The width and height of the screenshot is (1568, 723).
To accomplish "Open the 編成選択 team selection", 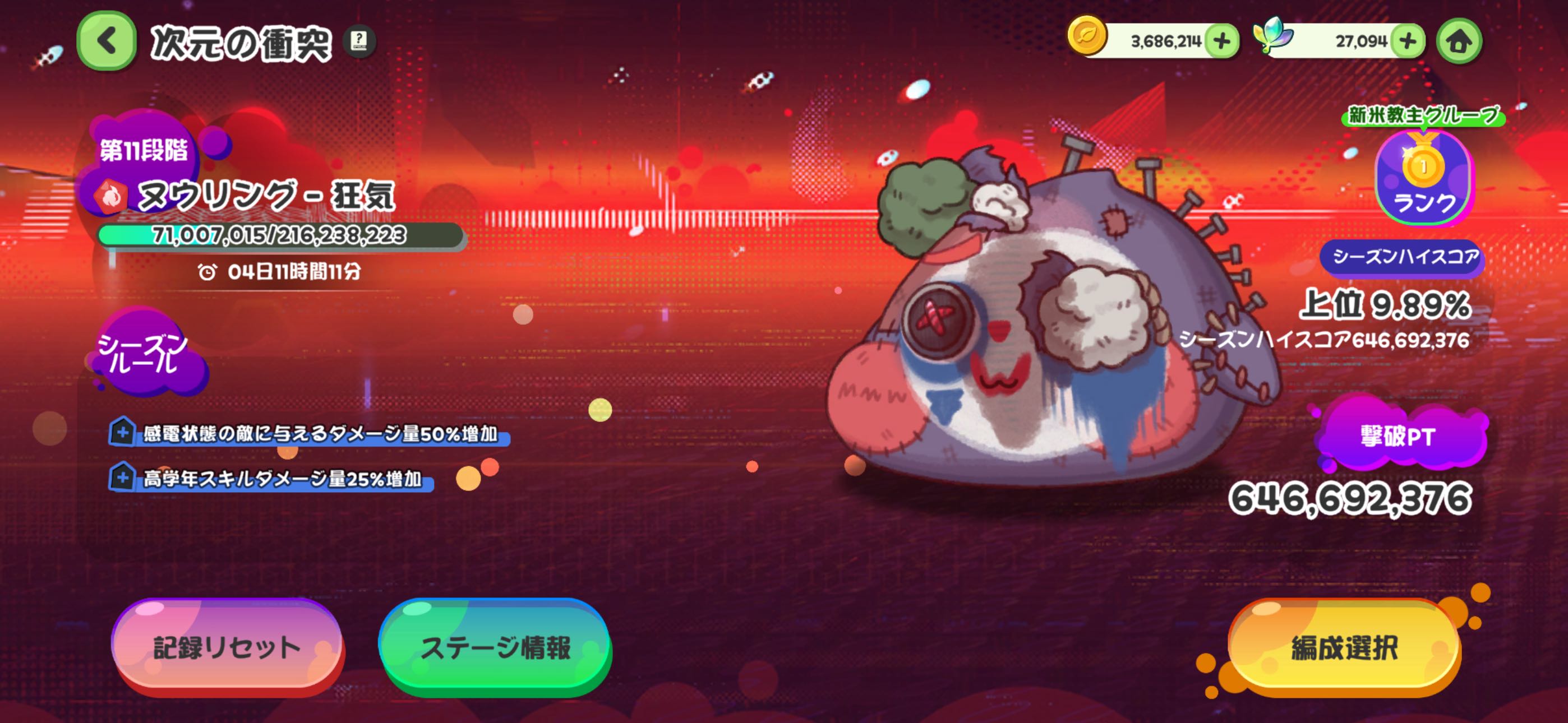I will click(1344, 647).
